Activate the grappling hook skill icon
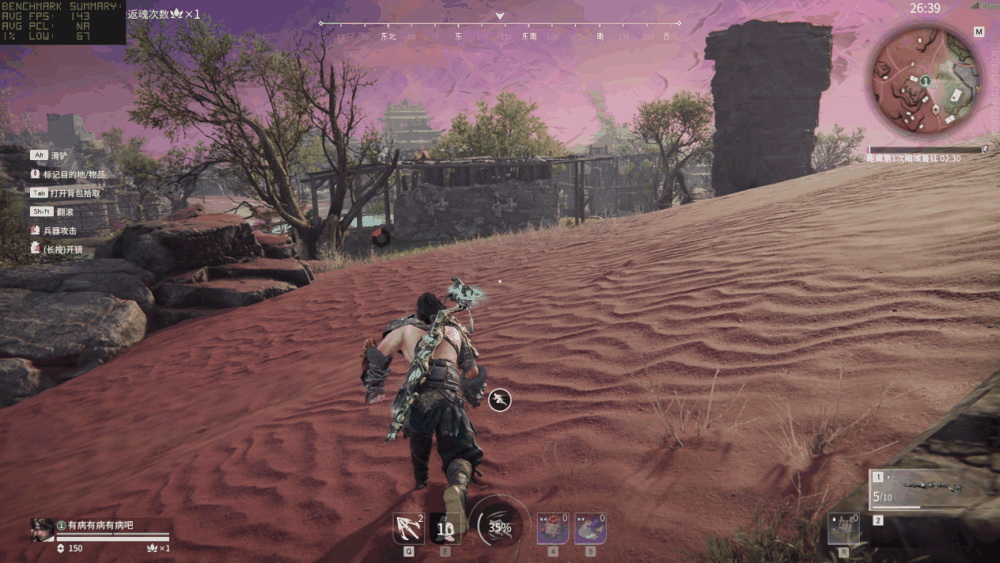Image resolution: width=1000 pixels, height=563 pixels. [408, 528]
